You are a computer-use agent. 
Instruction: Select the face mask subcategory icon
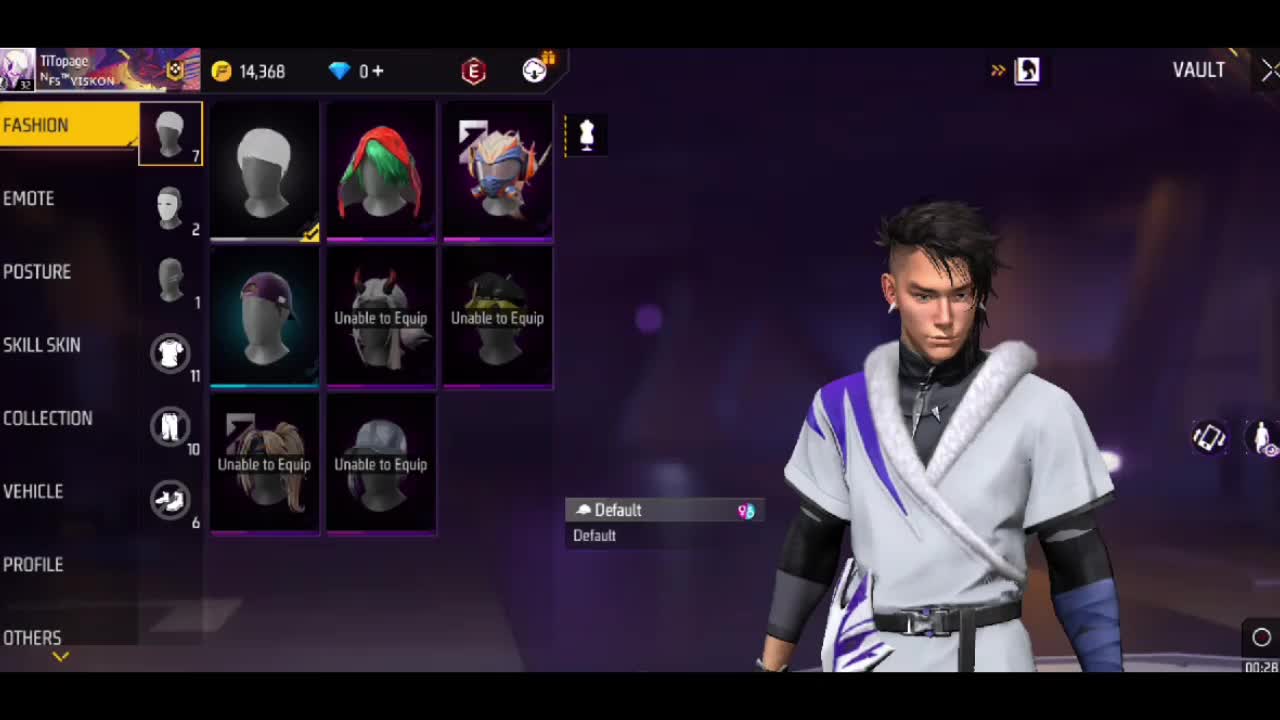170,207
